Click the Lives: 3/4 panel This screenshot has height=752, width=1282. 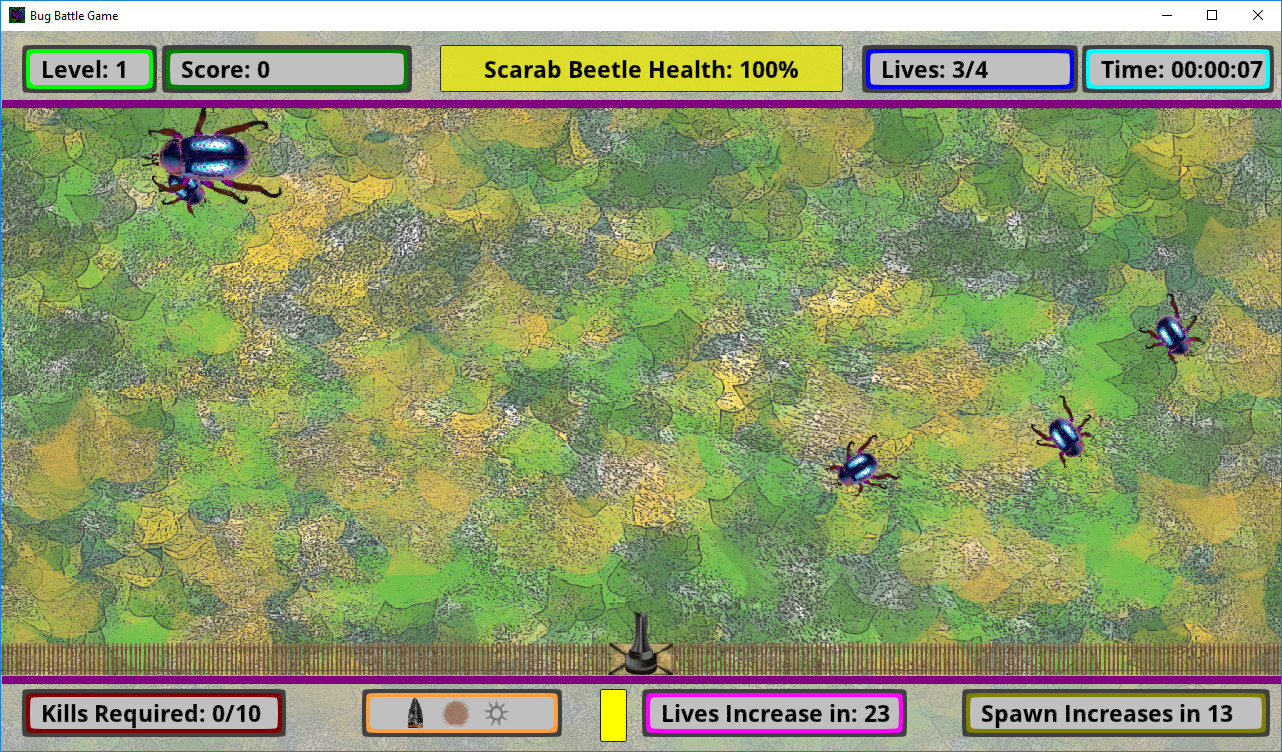coord(968,69)
